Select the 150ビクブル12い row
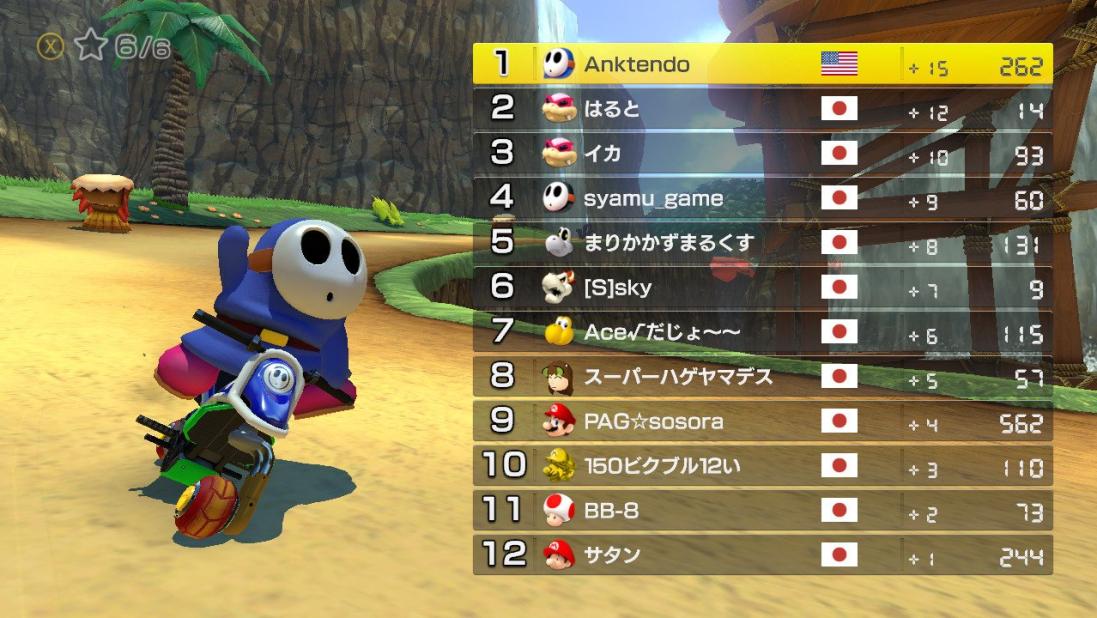The height and width of the screenshot is (618, 1097). click(x=762, y=466)
